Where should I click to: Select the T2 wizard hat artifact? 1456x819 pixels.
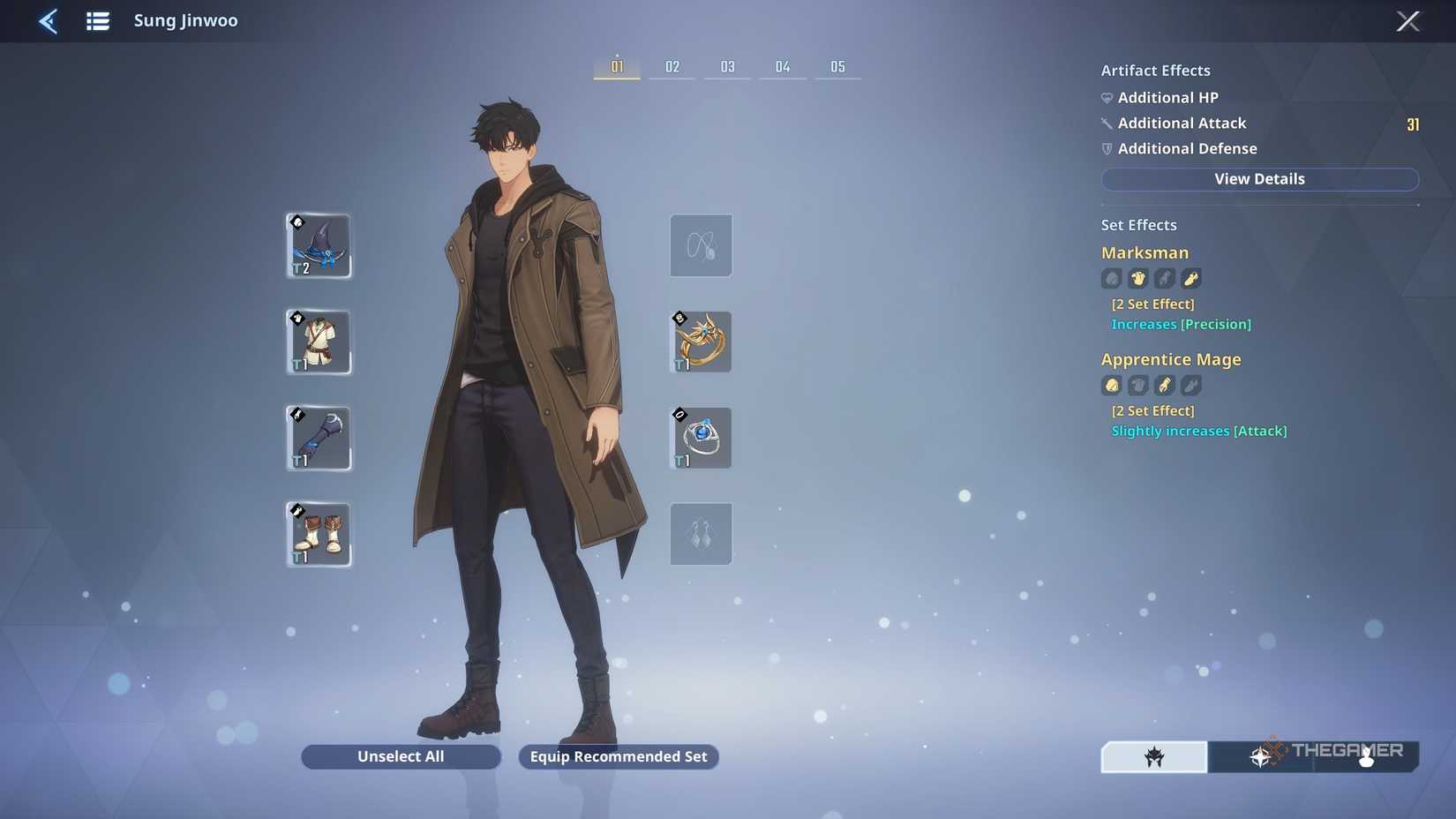pos(318,245)
